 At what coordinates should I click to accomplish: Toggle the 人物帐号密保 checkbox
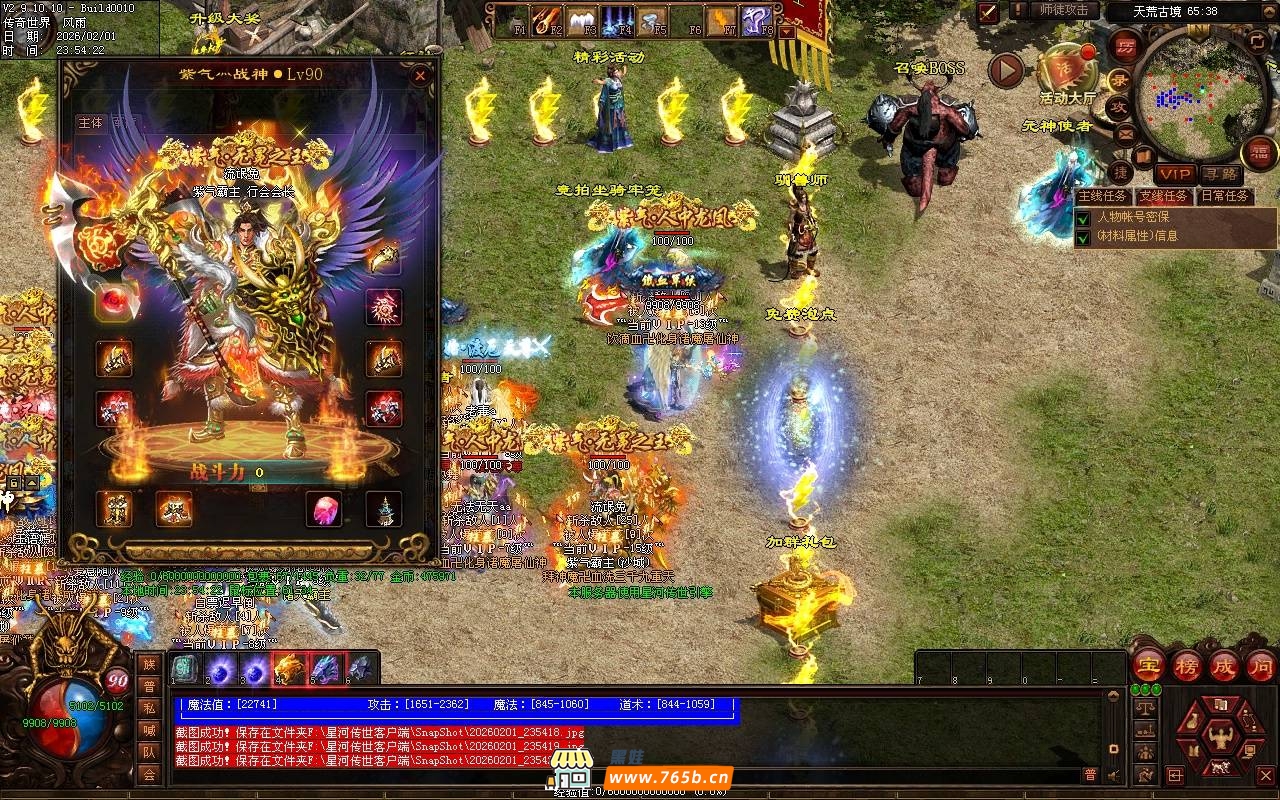click(1083, 217)
